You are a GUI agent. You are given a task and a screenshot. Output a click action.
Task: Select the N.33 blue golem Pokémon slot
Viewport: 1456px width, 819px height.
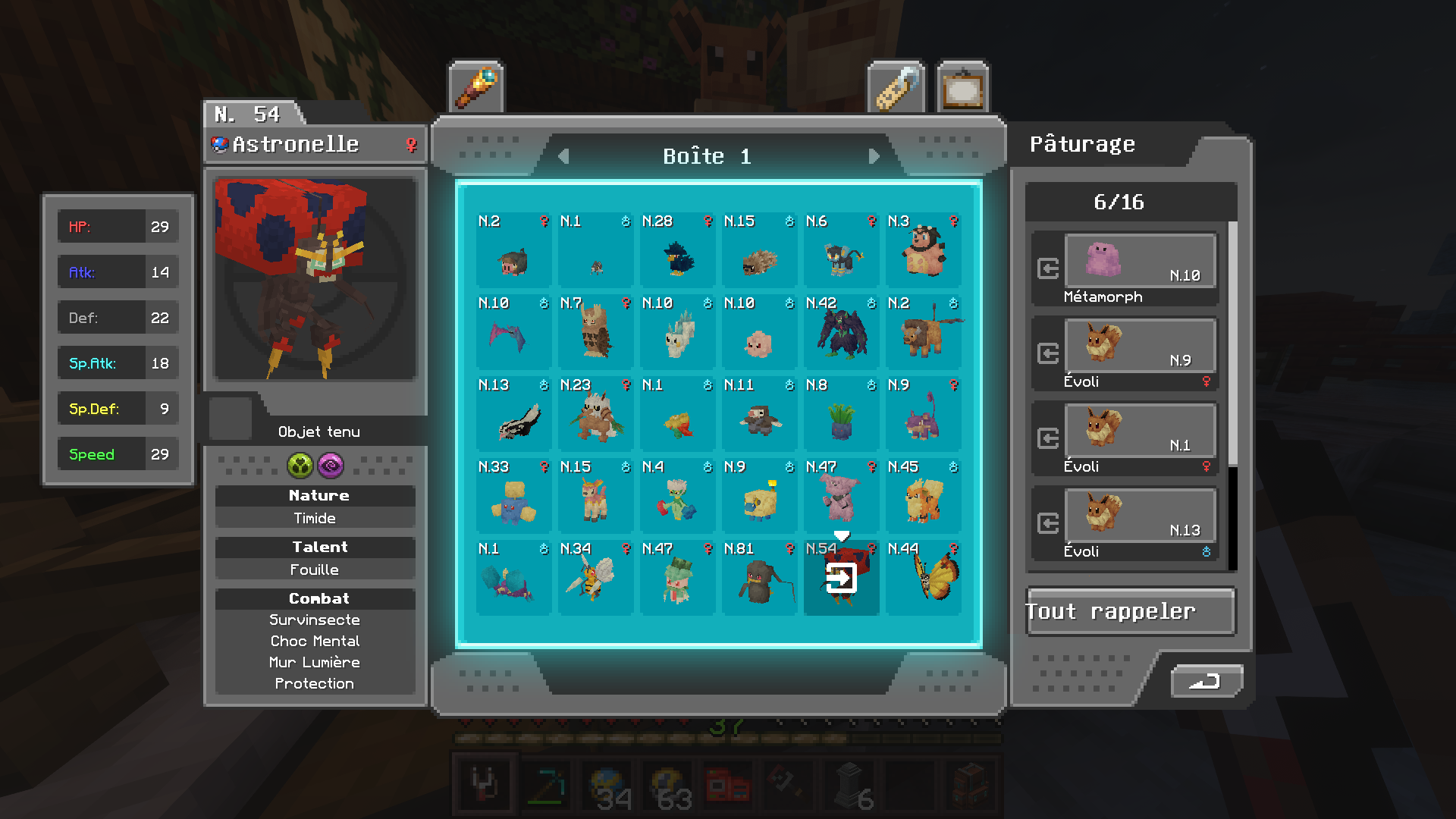pyautogui.click(x=514, y=496)
